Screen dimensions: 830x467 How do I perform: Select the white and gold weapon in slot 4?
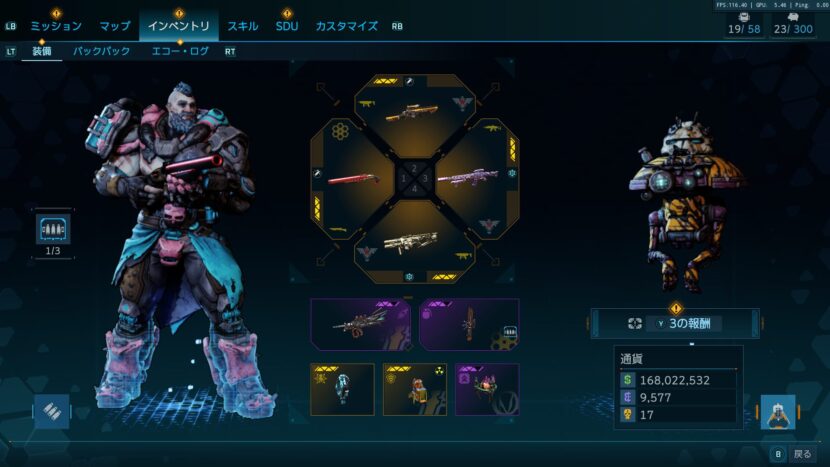tap(411, 243)
